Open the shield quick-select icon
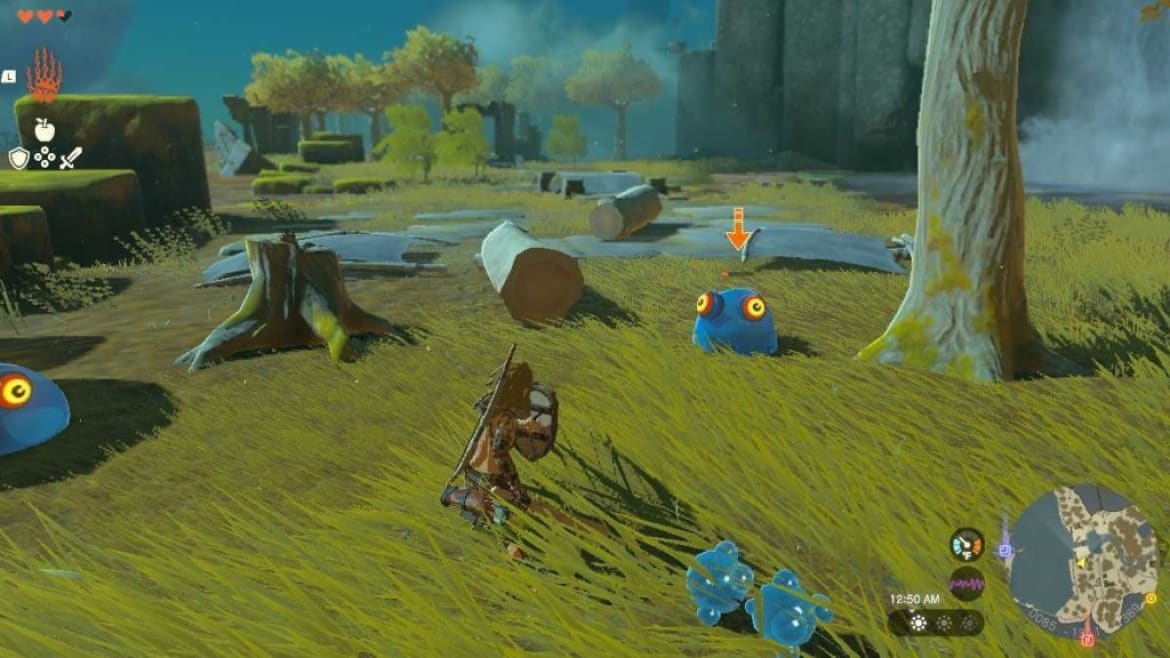1170x658 pixels. [x=19, y=158]
